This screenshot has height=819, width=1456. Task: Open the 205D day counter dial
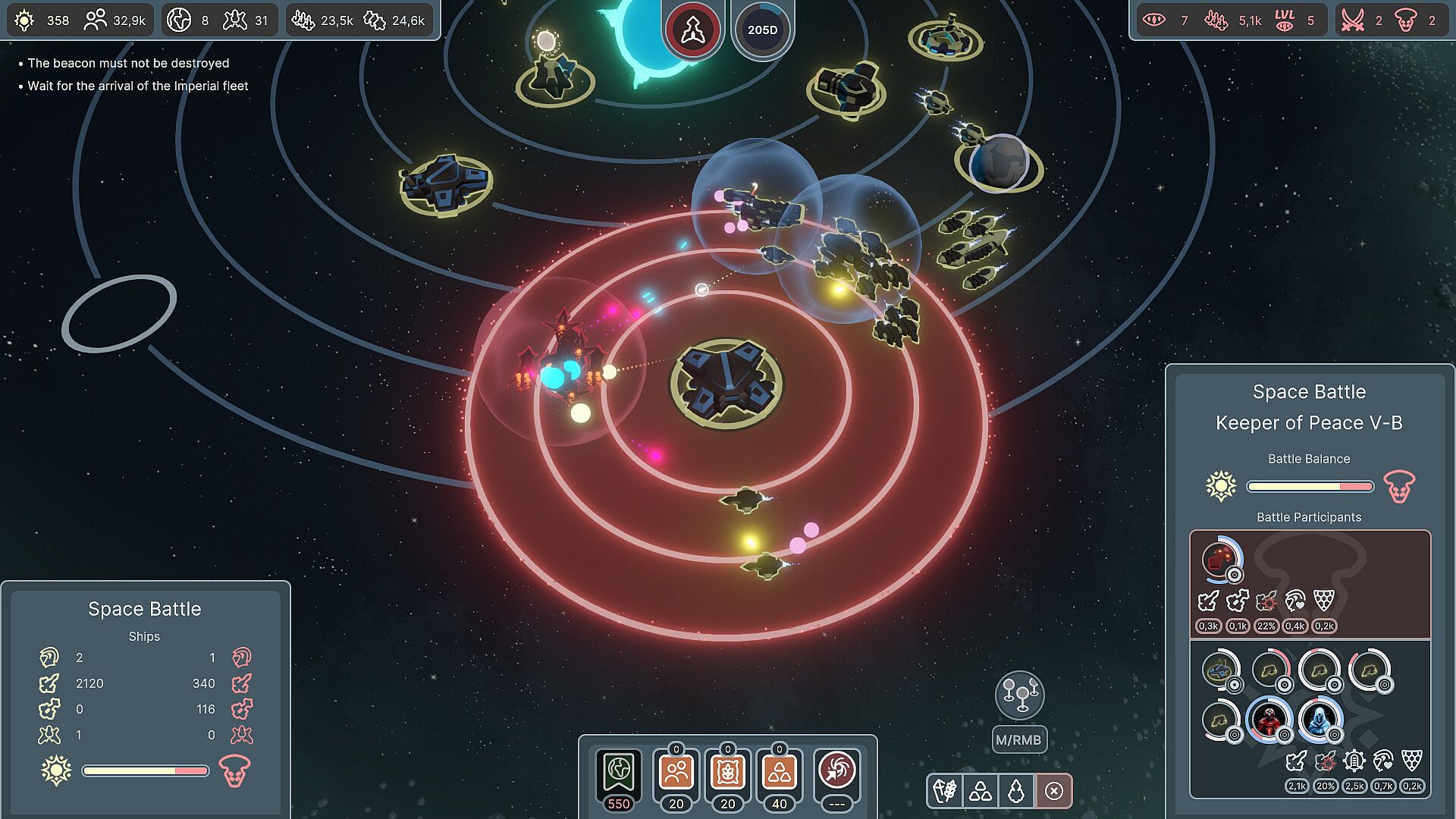762,30
